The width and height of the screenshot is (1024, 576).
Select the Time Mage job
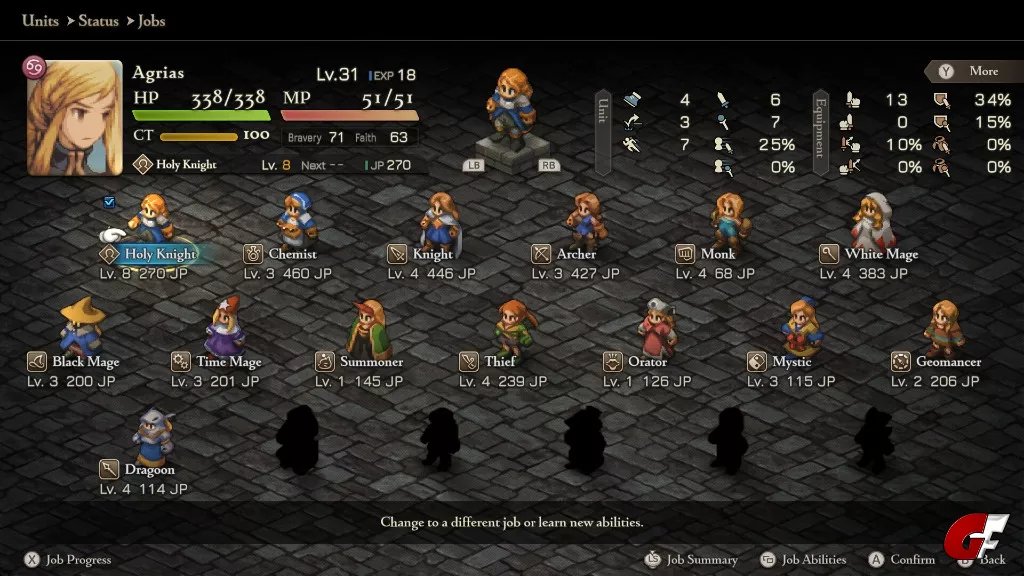[228, 362]
